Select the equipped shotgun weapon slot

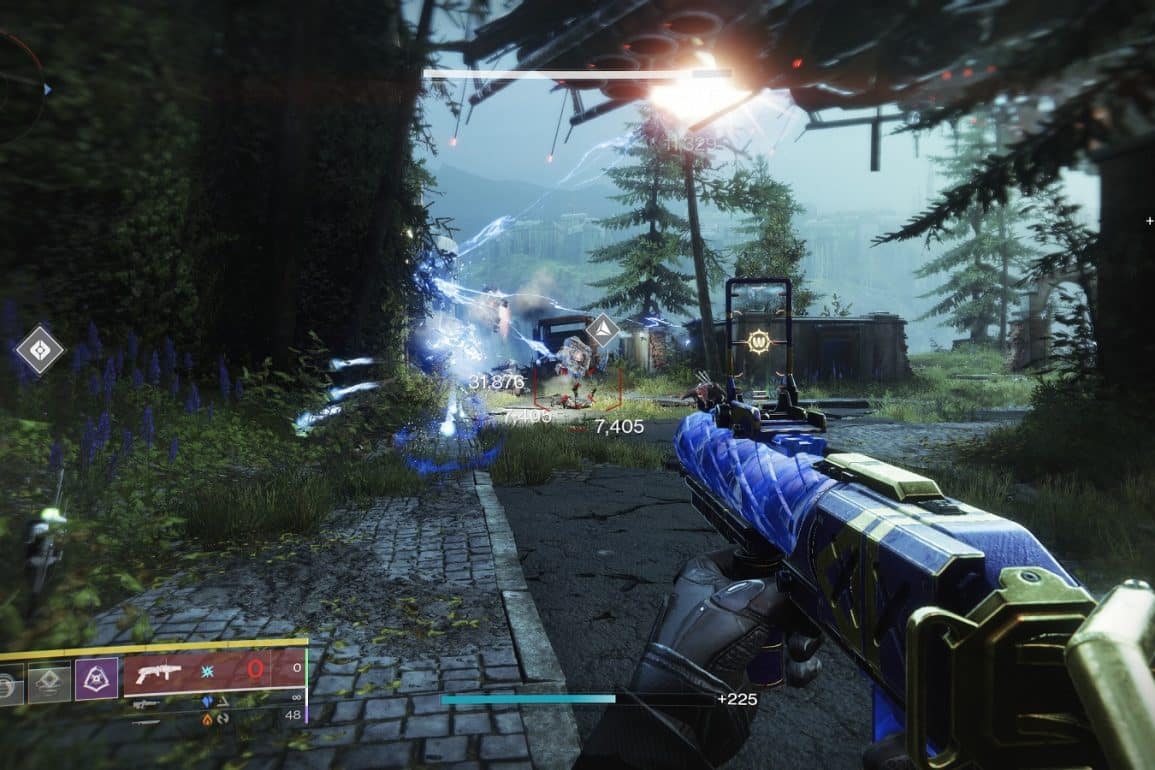pyautogui.click(x=159, y=673)
